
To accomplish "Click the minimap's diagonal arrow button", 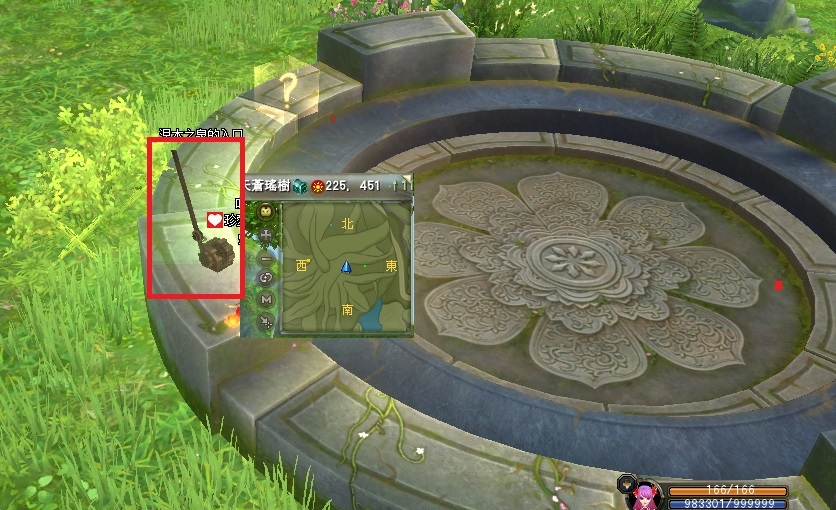I will [x=266, y=321].
